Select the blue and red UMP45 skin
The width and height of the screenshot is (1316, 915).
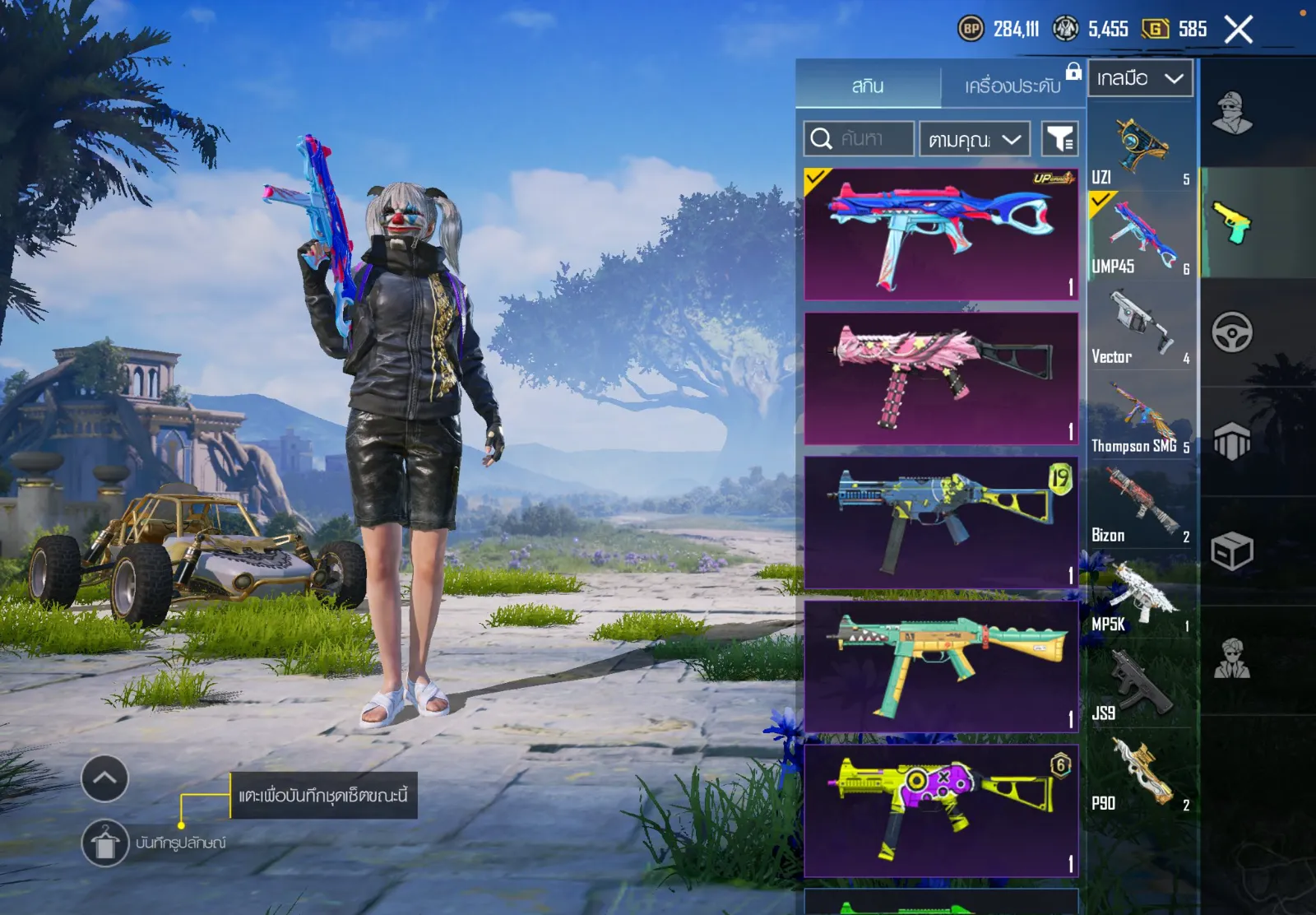(941, 235)
